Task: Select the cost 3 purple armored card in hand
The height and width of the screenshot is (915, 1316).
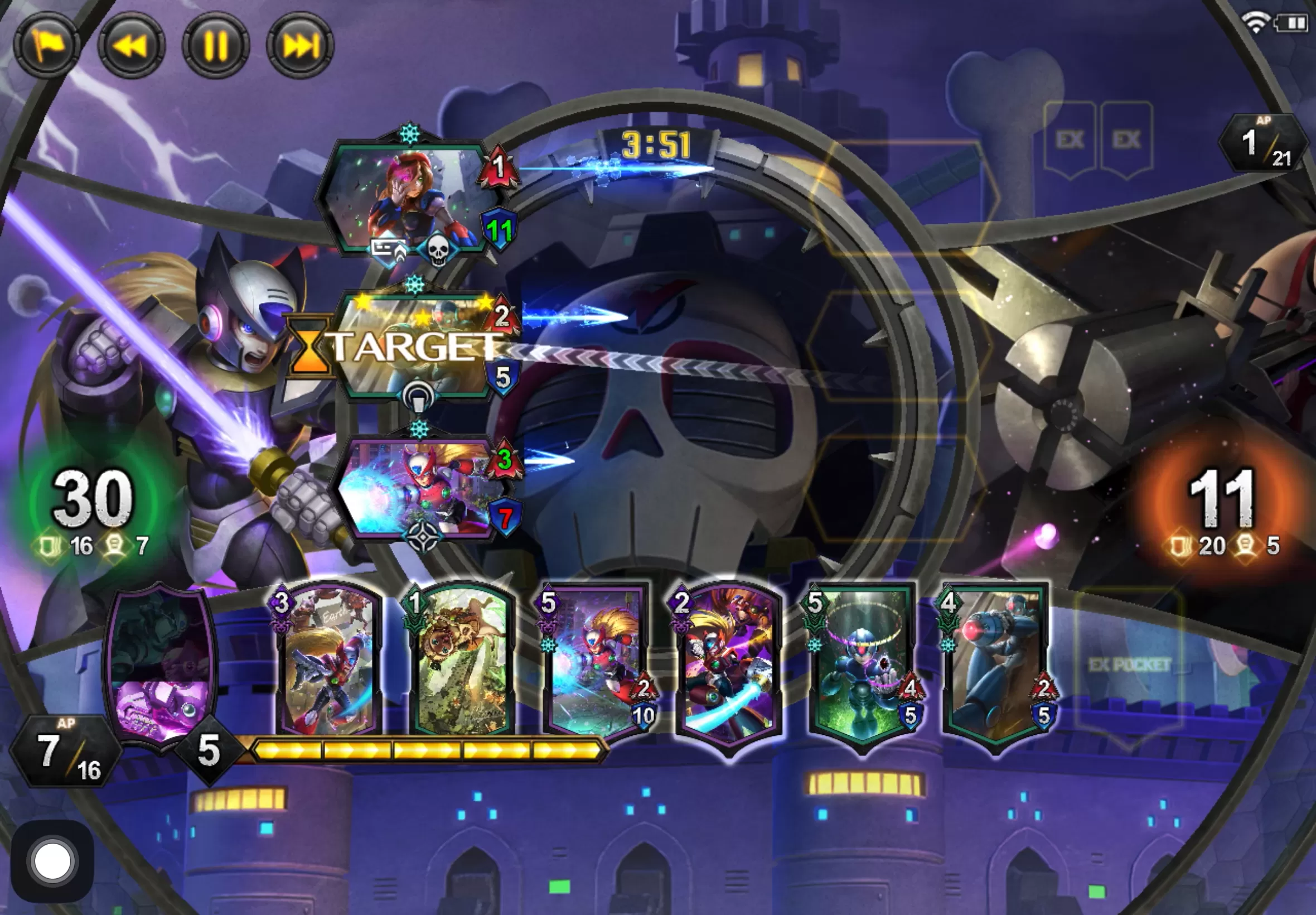Action: (328, 662)
